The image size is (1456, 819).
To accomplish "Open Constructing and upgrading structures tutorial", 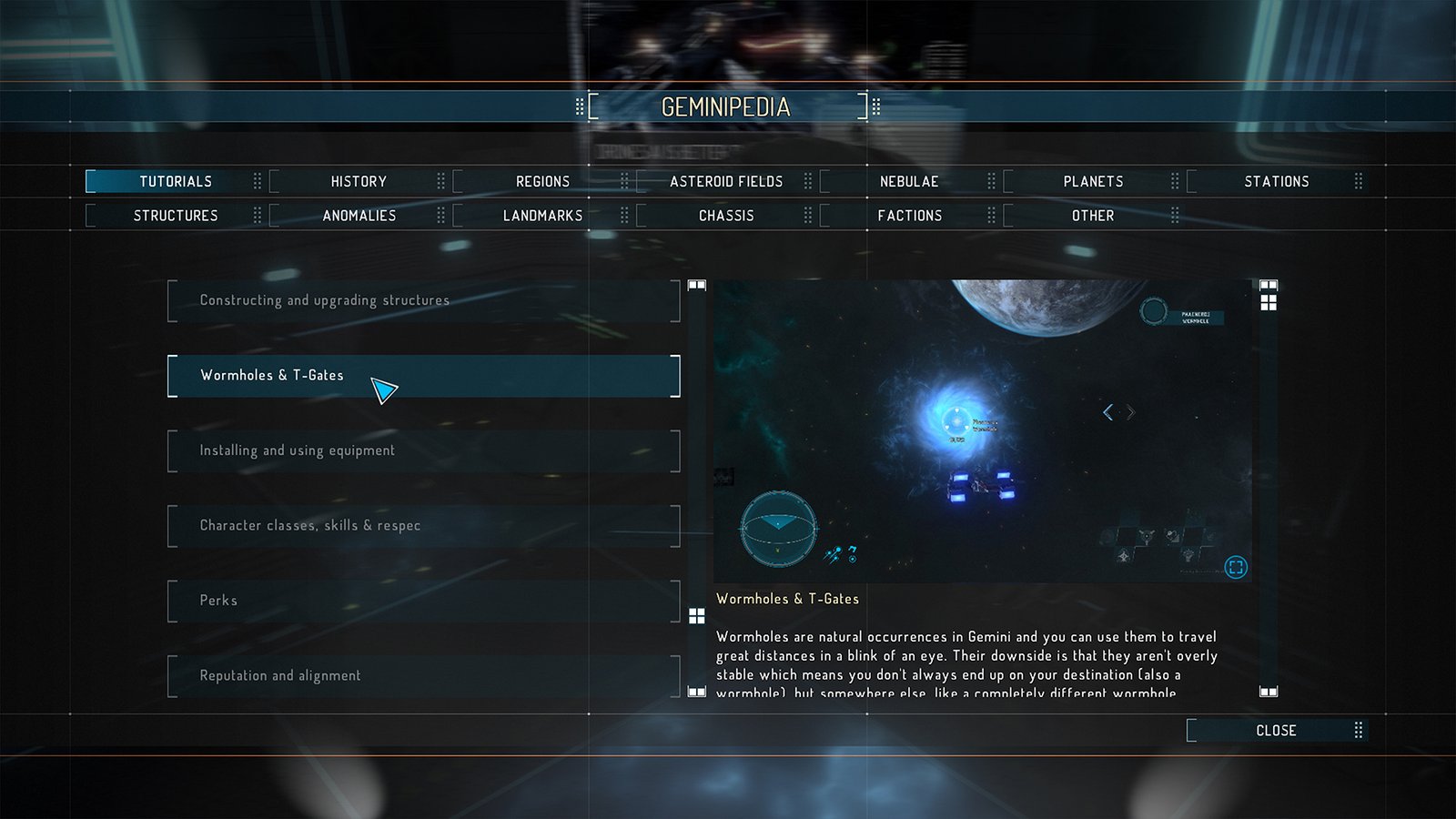I will click(x=423, y=300).
